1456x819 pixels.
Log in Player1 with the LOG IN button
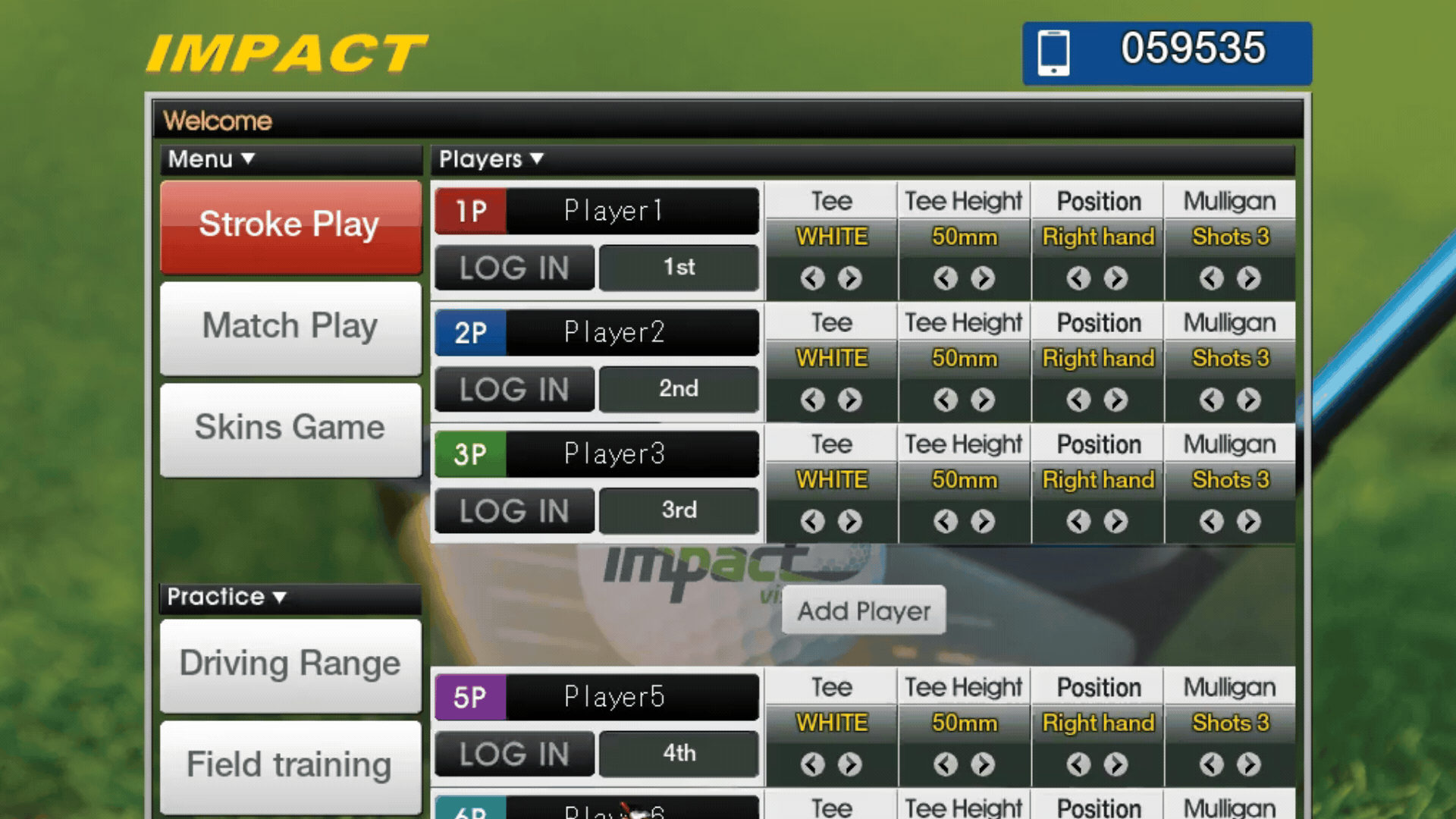tap(513, 268)
